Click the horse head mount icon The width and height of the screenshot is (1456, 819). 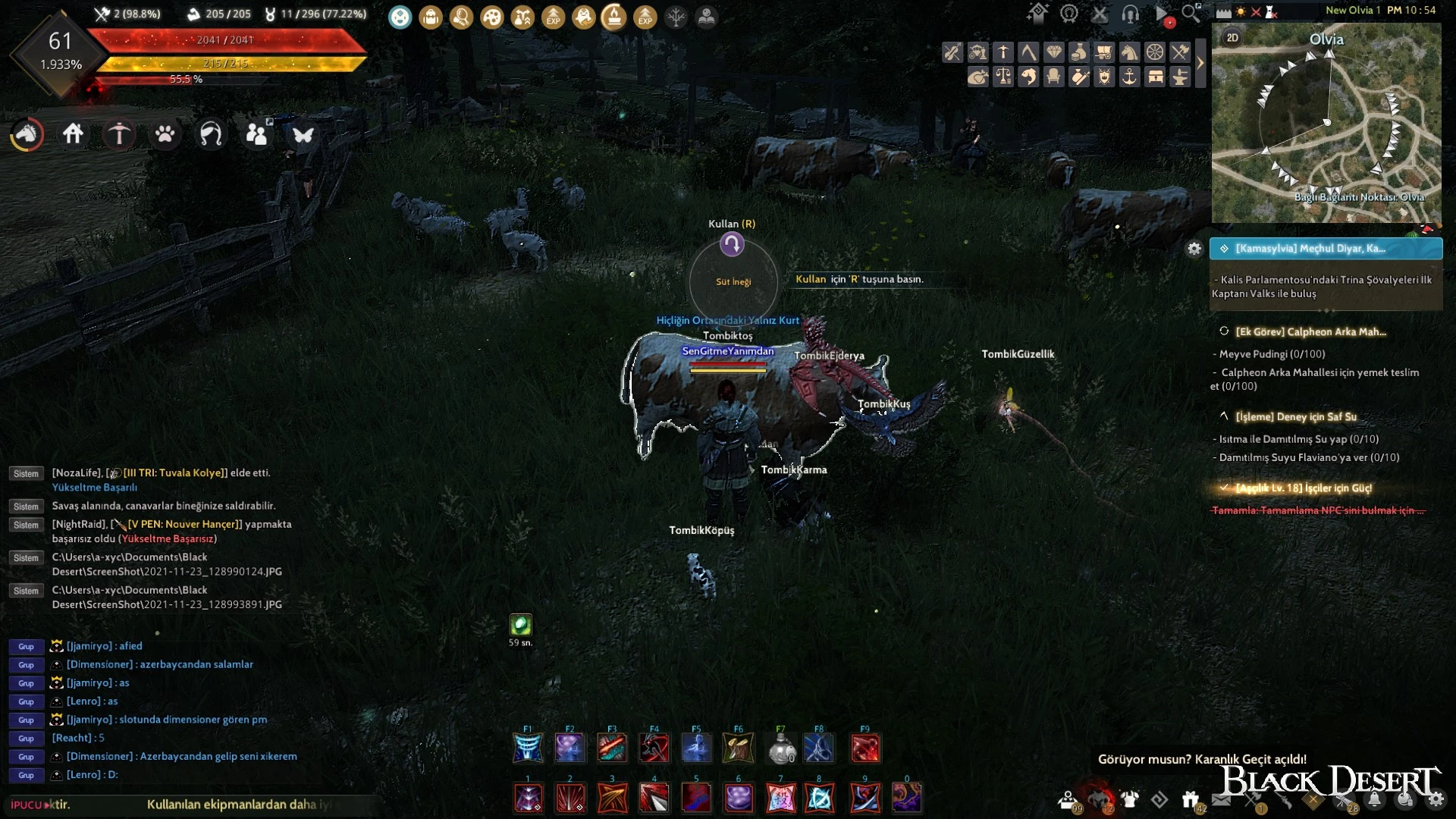[x=27, y=135]
